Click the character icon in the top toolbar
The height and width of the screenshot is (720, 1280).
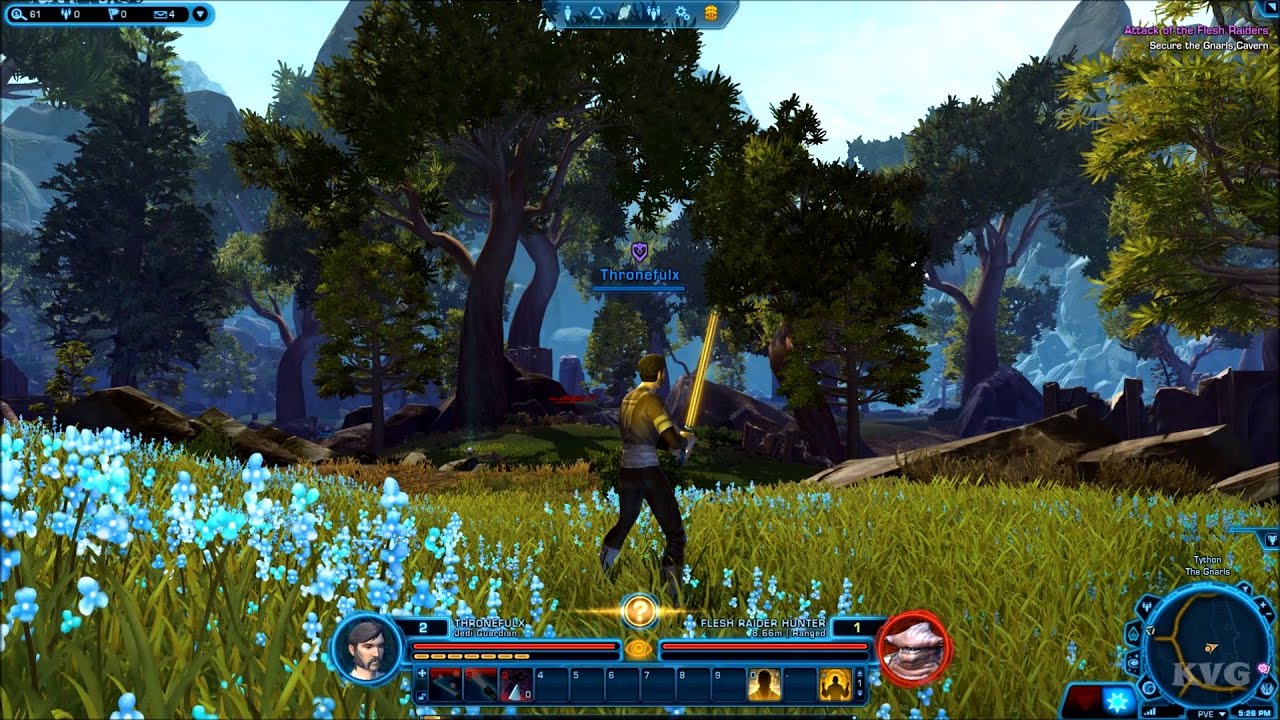(568, 12)
